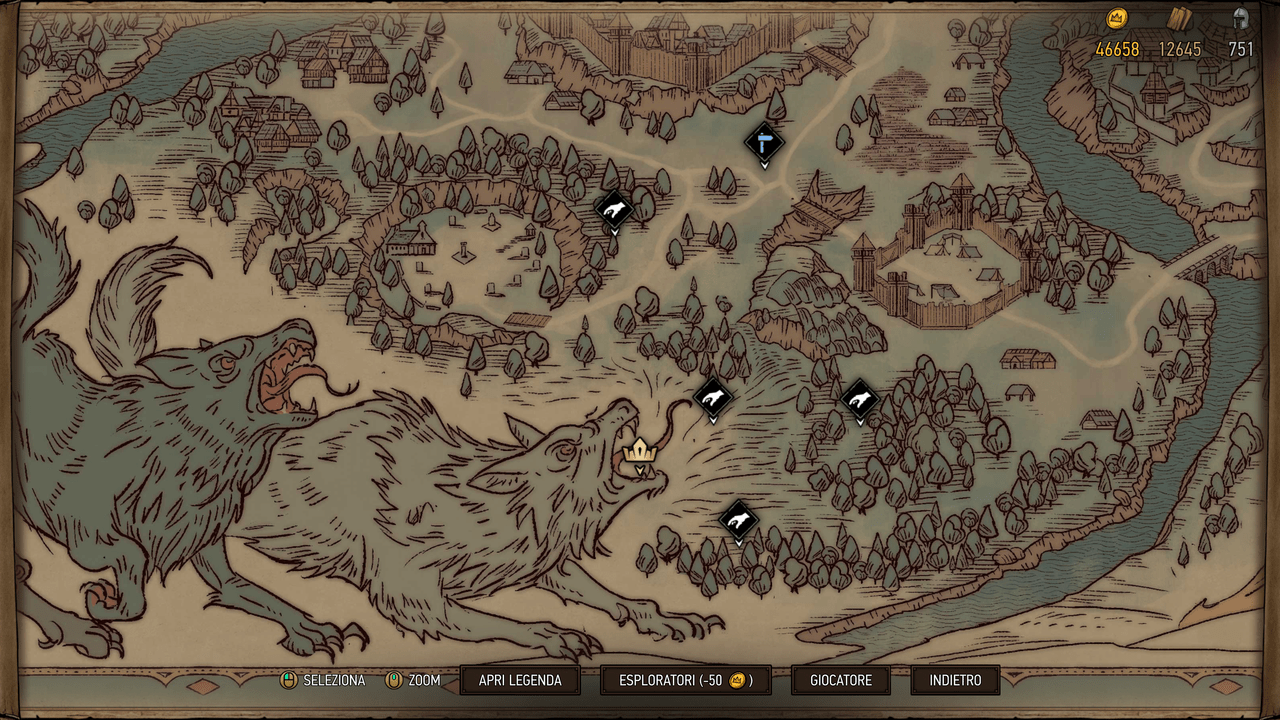
Task: Expand the chevron below the signpost marker
Action: (x=764, y=166)
